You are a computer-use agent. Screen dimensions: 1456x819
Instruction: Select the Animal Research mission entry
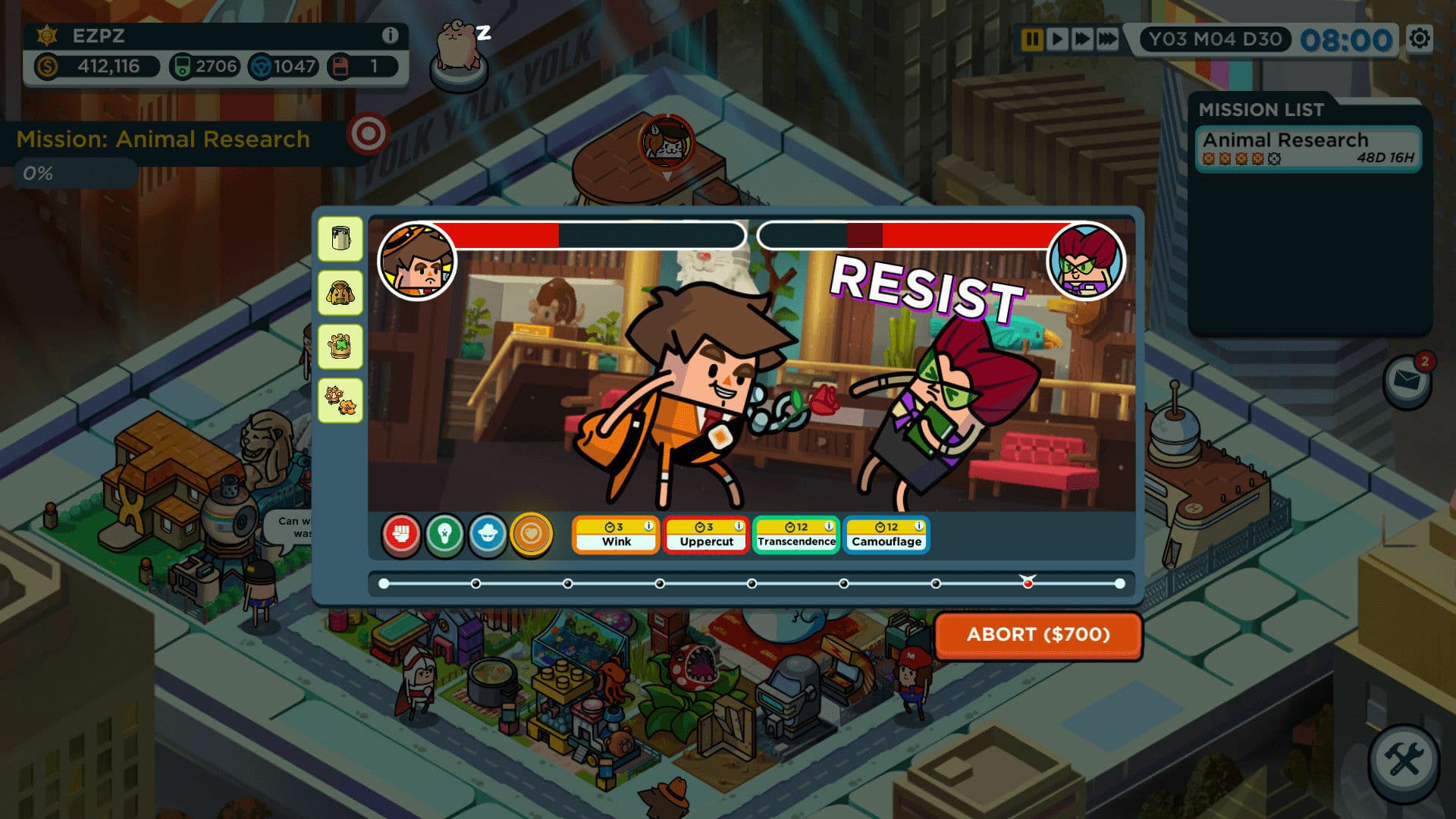[x=1307, y=149]
